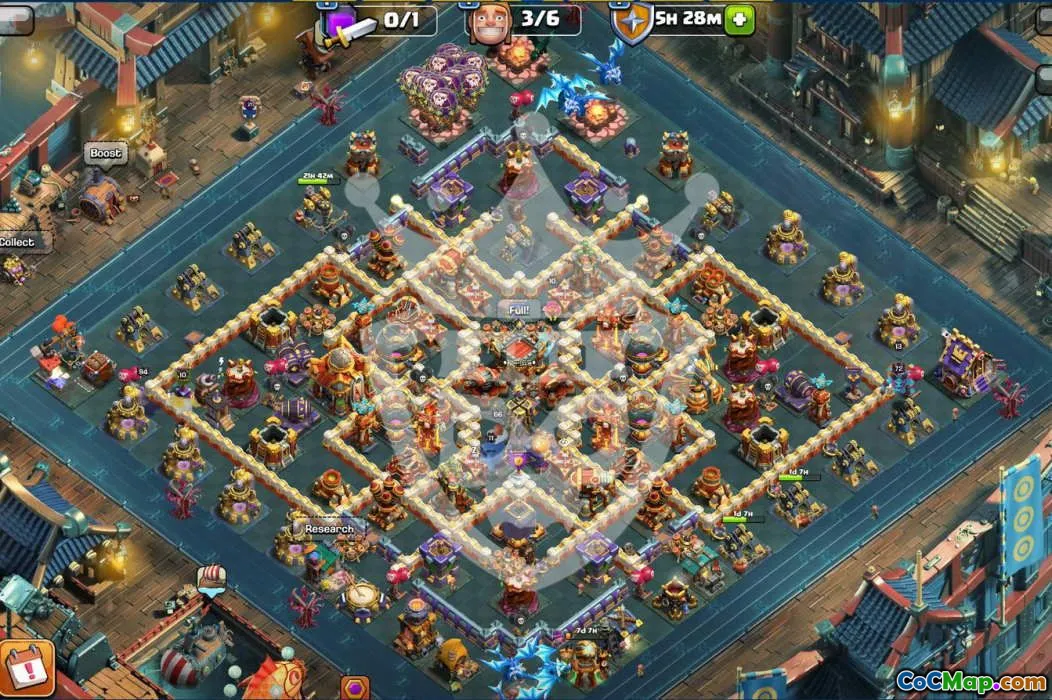Tap the Full! bubble above the Town Hall
The height and width of the screenshot is (700, 1052).
[519, 310]
